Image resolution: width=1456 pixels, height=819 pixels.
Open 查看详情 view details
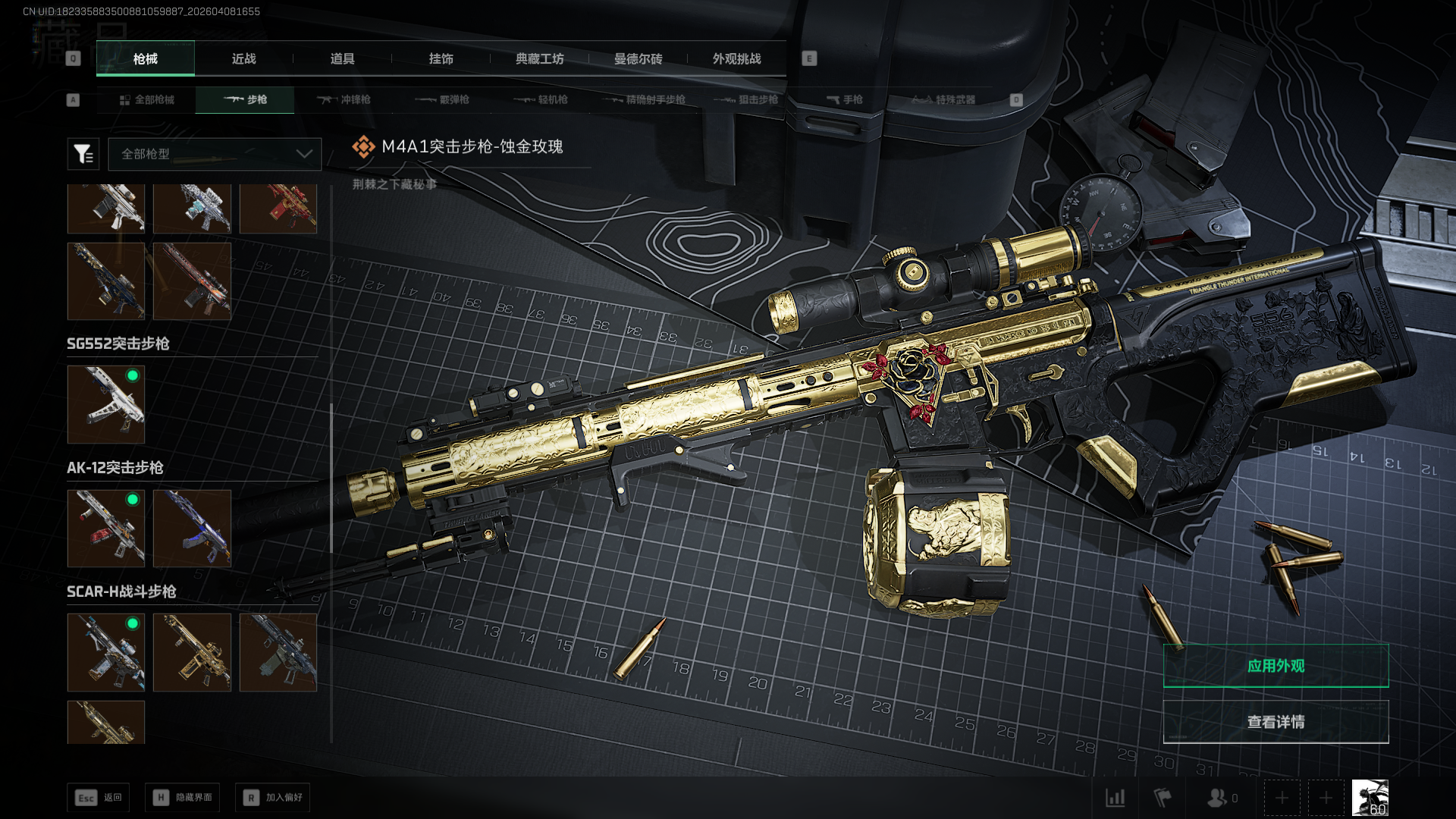(1276, 722)
